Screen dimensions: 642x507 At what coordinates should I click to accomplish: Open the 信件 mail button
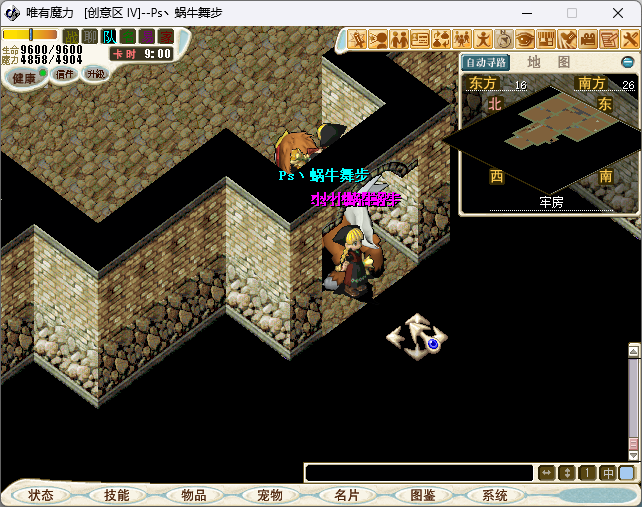[64, 74]
